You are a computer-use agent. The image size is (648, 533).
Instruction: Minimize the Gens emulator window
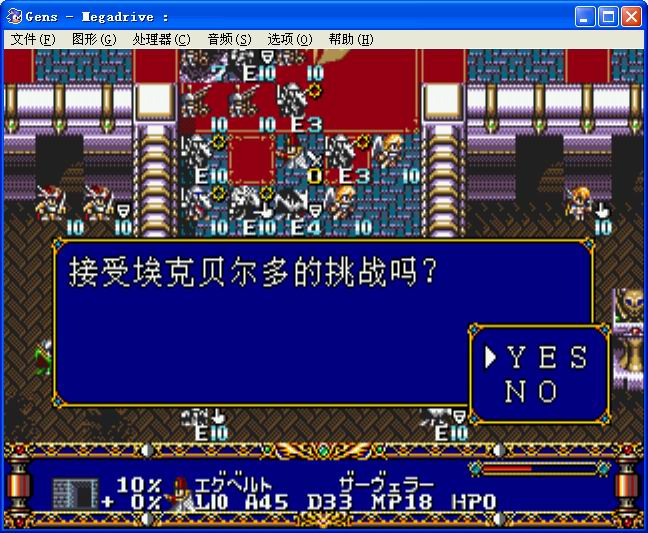pyautogui.click(x=585, y=16)
